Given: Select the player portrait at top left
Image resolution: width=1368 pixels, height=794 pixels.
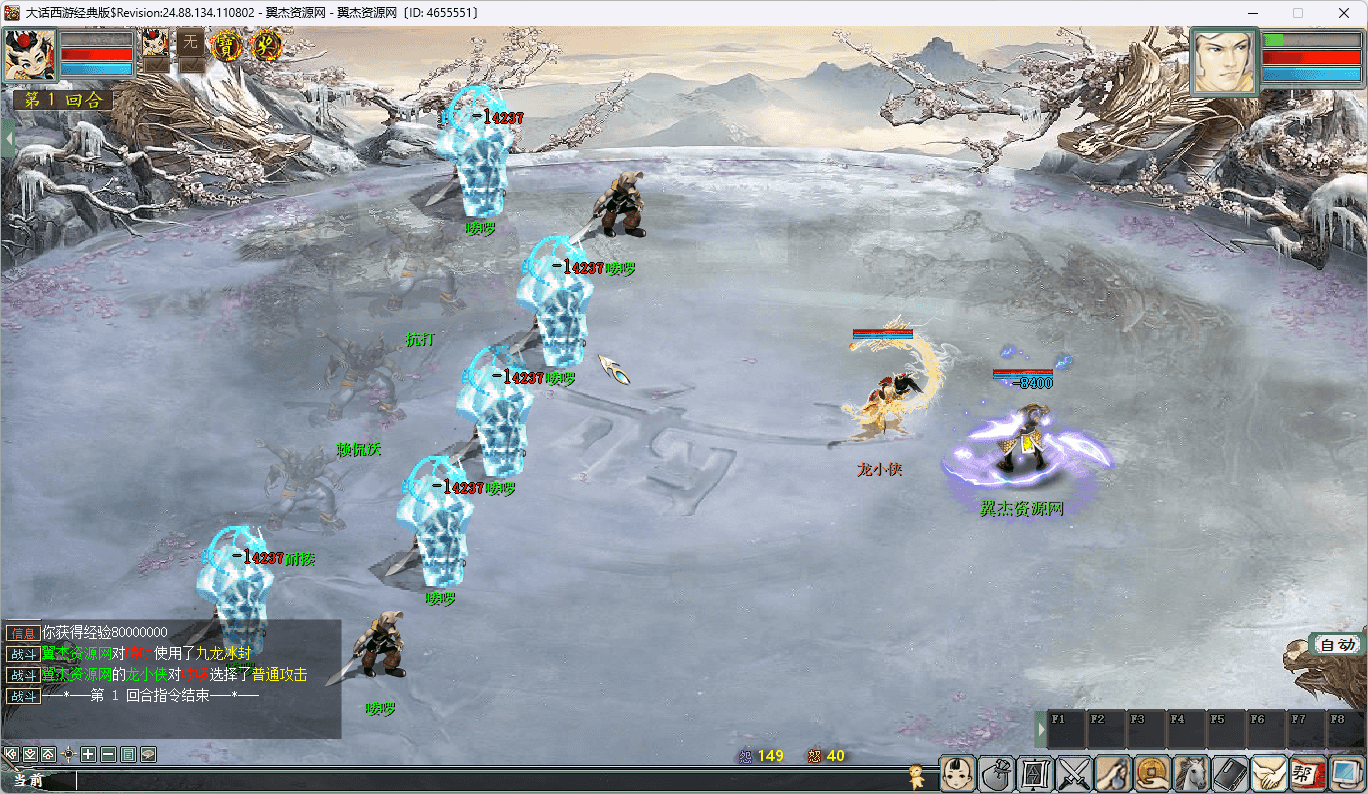Looking at the screenshot, I should [30, 55].
